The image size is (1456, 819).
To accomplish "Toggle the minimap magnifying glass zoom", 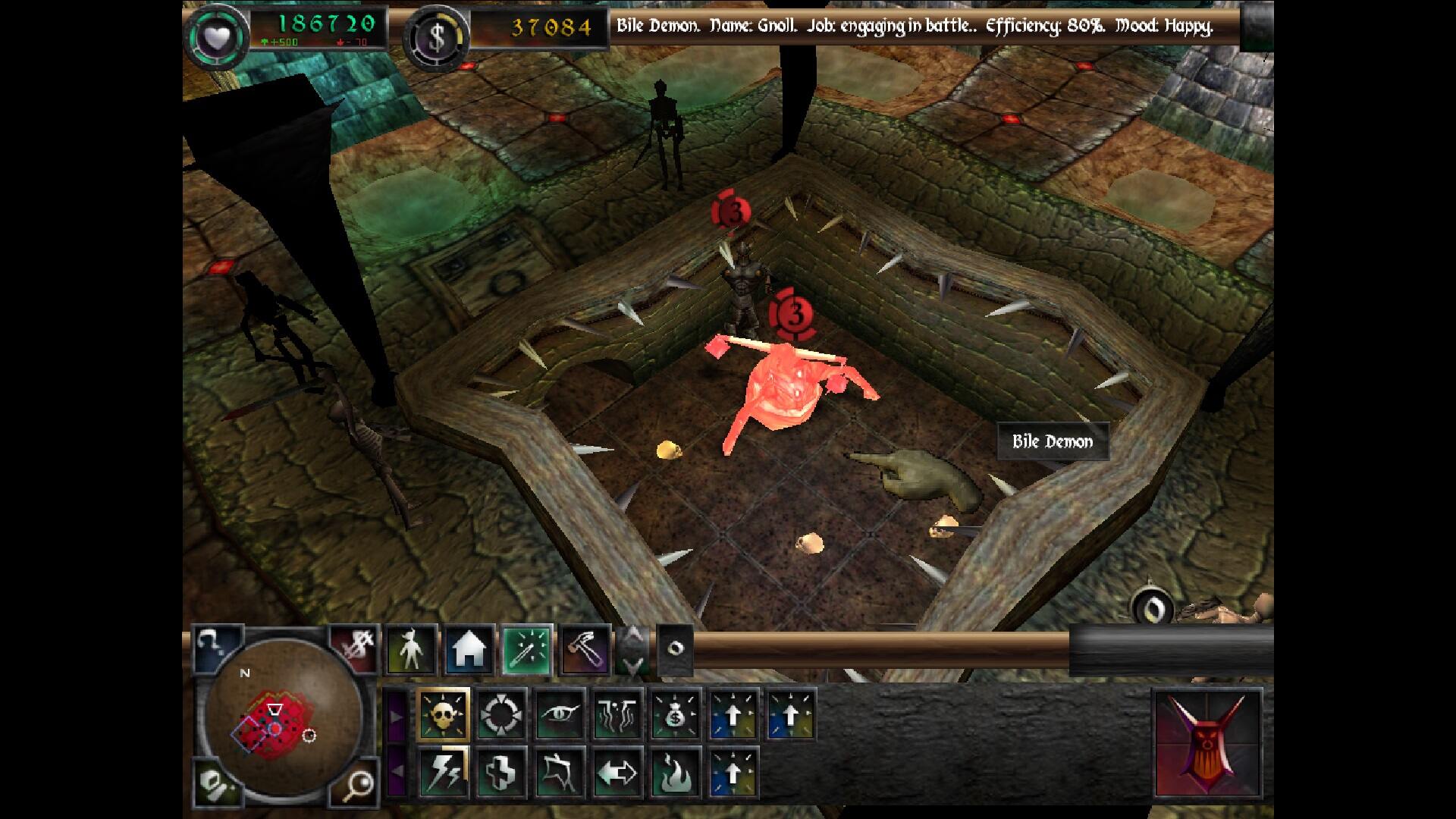I will 355,786.
